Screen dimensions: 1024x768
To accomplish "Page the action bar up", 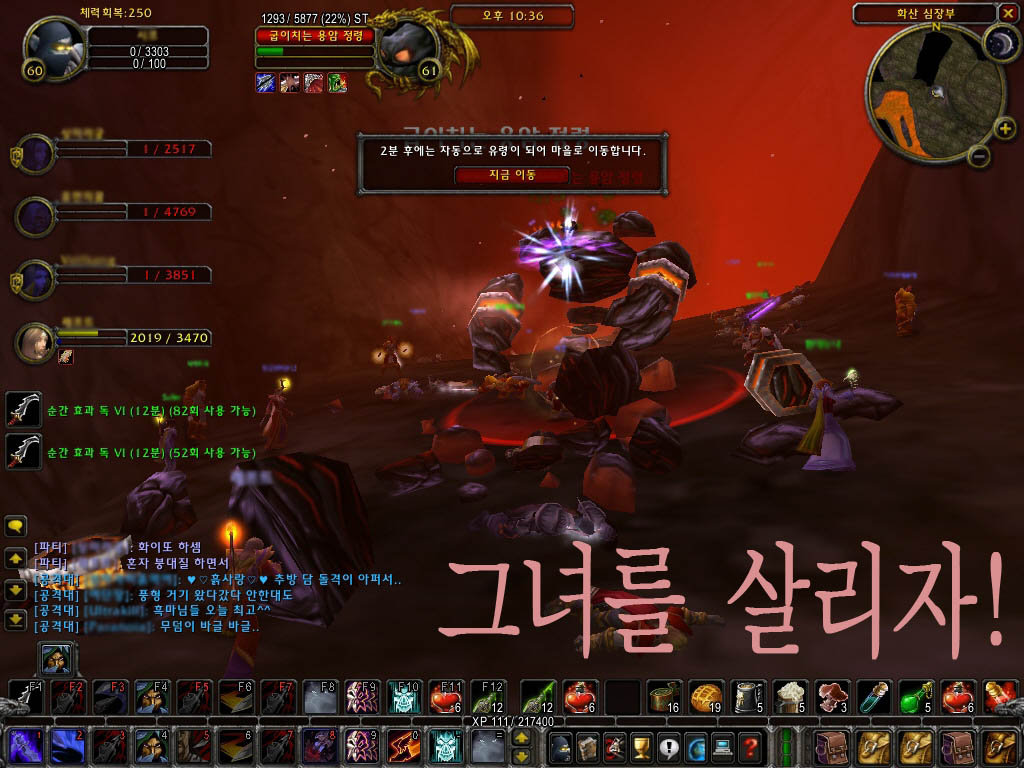I will coord(521,737).
